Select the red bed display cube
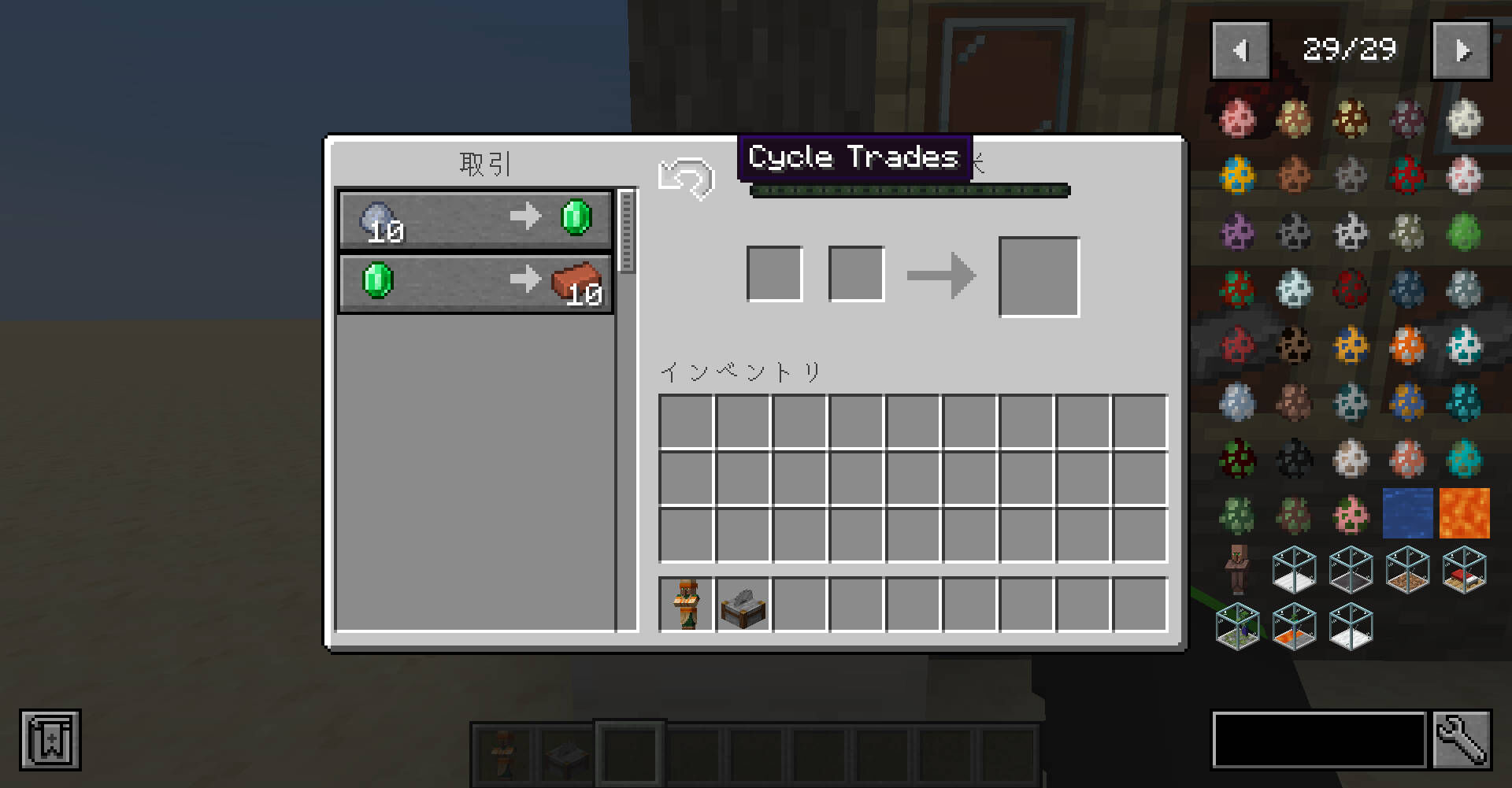1512x788 pixels. (x=1464, y=569)
